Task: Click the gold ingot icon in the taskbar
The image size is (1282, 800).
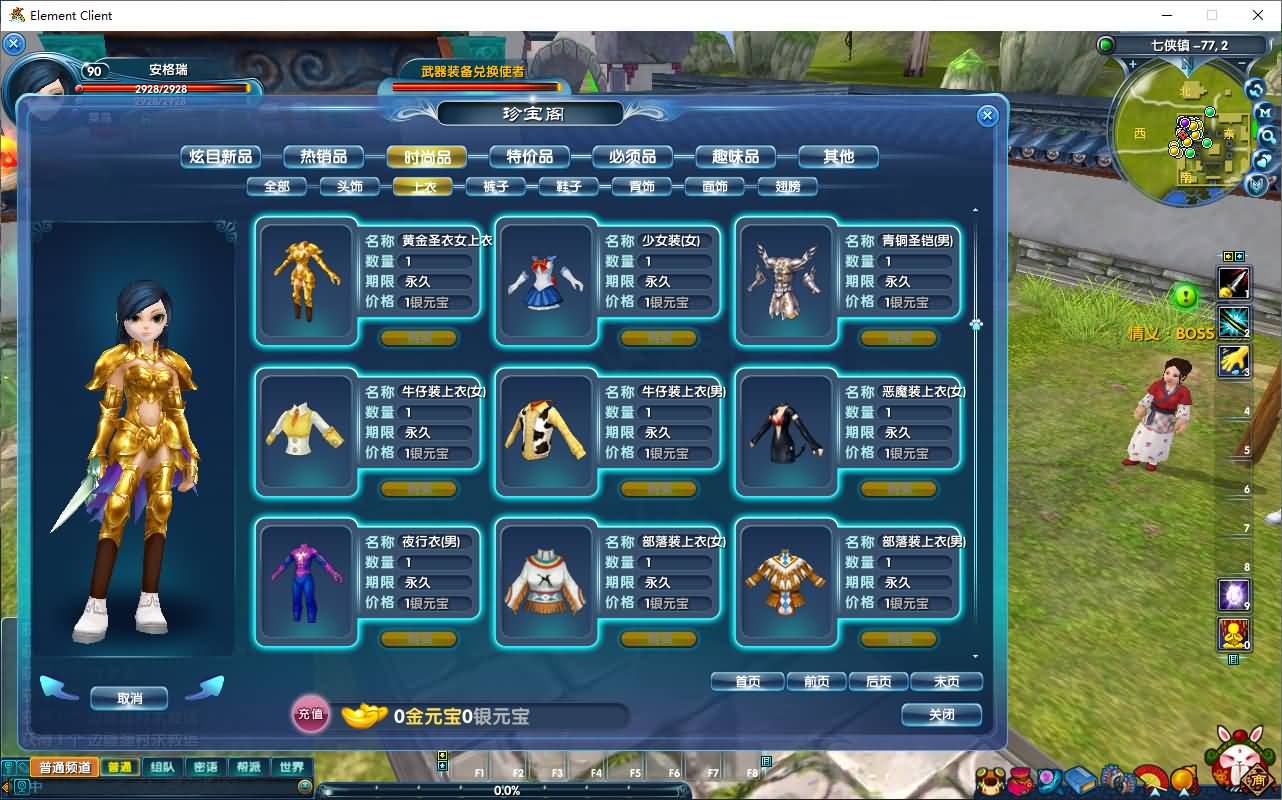Action: (x=1184, y=778)
